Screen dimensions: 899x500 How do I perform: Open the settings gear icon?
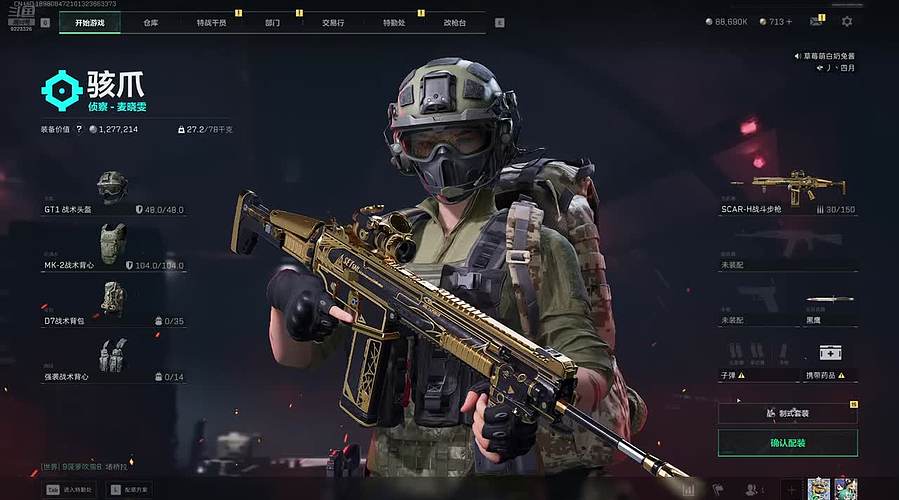847,21
